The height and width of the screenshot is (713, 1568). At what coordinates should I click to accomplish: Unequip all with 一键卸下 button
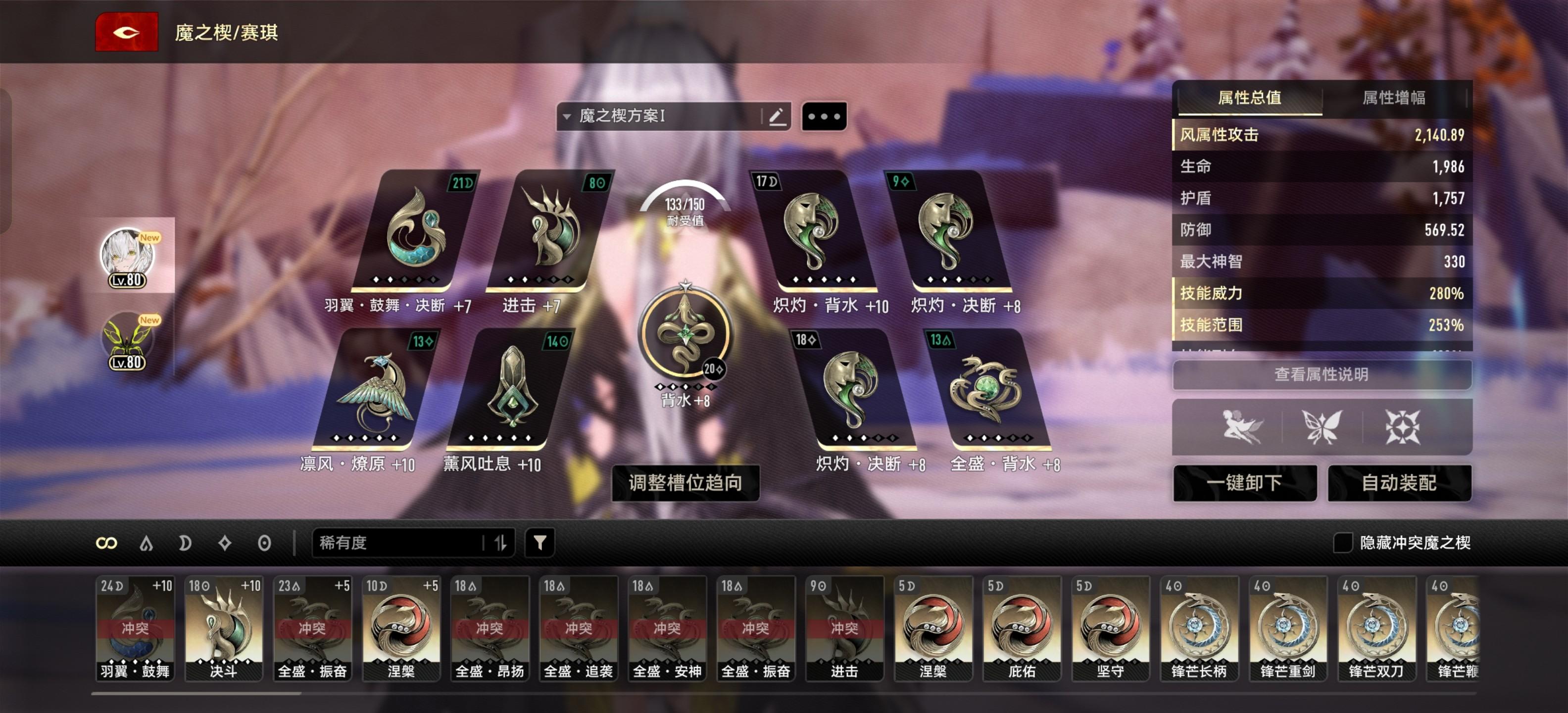(x=1244, y=483)
